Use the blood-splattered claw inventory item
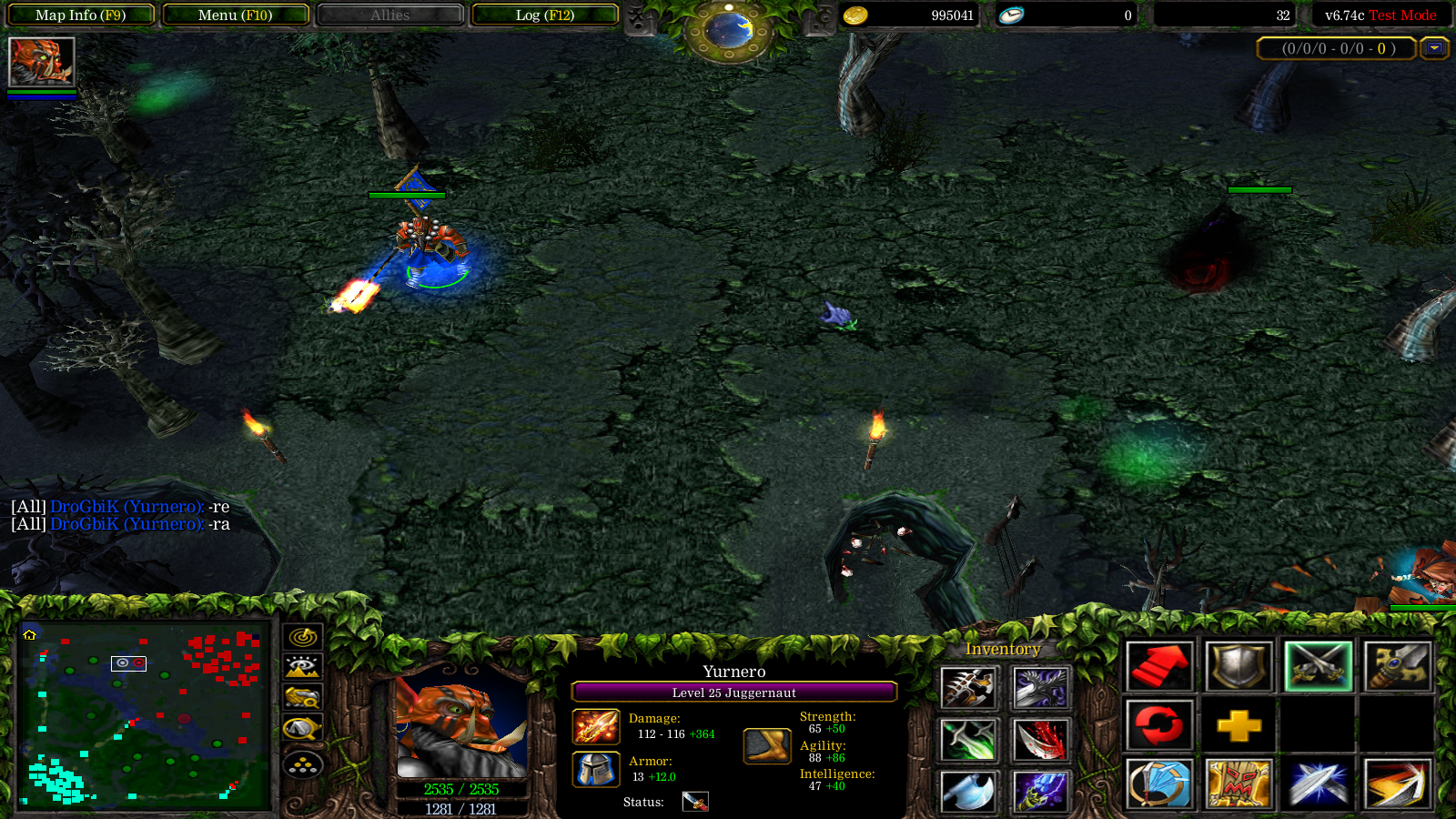1456x819 pixels. point(1040,740)
